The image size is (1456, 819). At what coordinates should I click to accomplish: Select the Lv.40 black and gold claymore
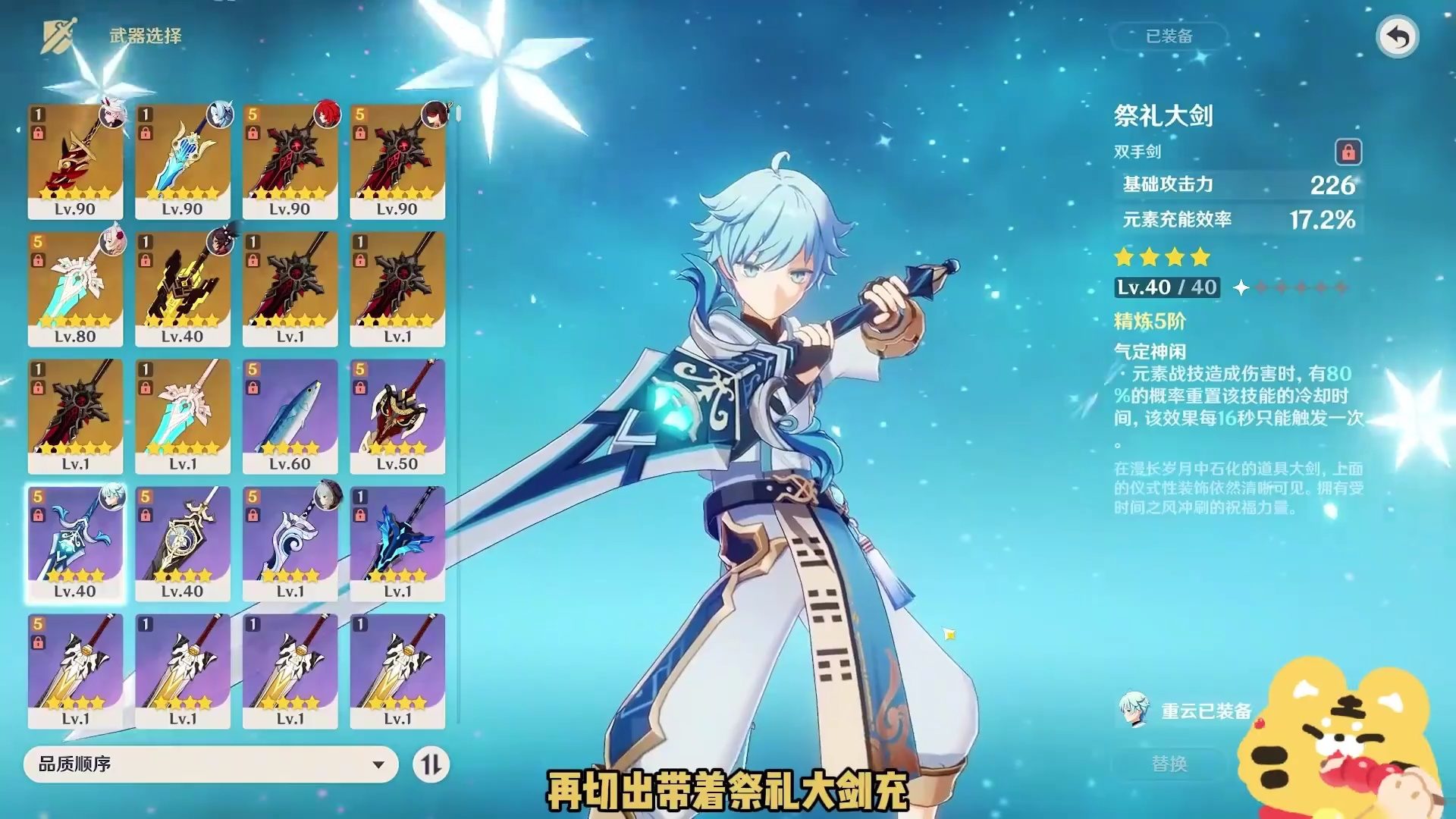pyautogui.click(x=182, y=288)
